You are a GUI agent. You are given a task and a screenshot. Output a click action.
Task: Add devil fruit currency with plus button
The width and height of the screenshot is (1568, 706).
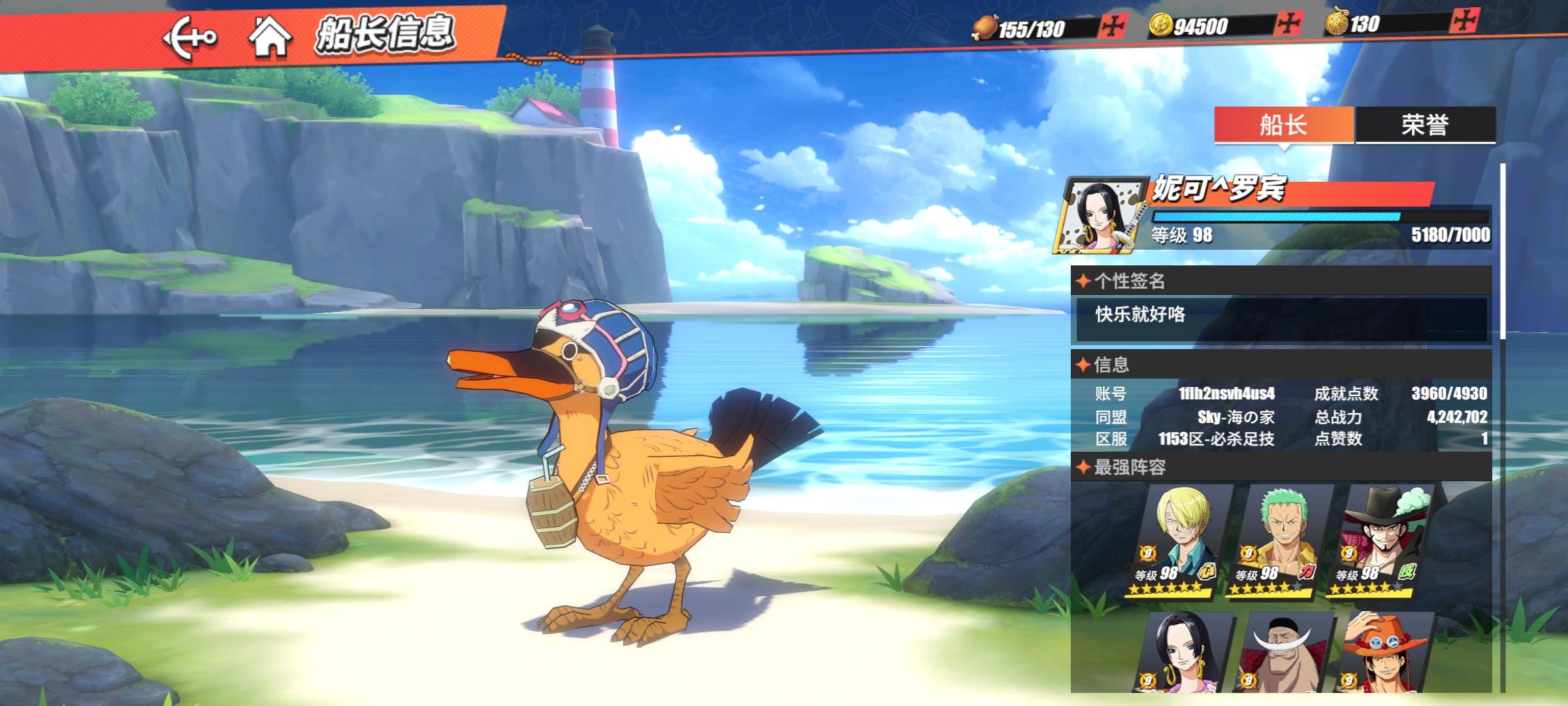[1464, 21]
